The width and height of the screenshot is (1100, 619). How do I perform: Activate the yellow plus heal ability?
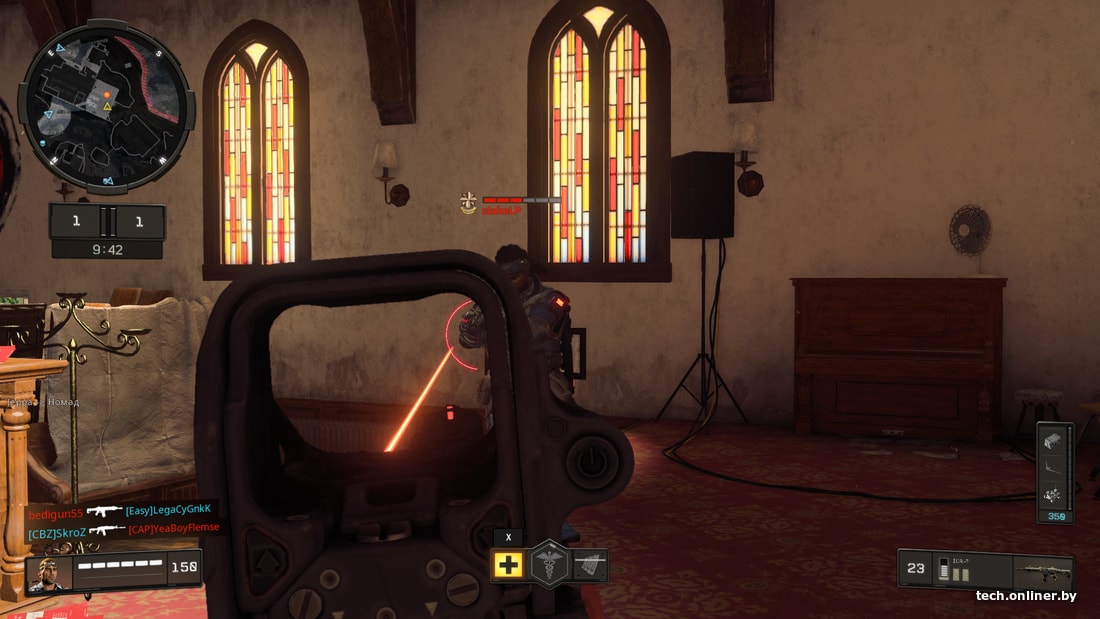508,565
